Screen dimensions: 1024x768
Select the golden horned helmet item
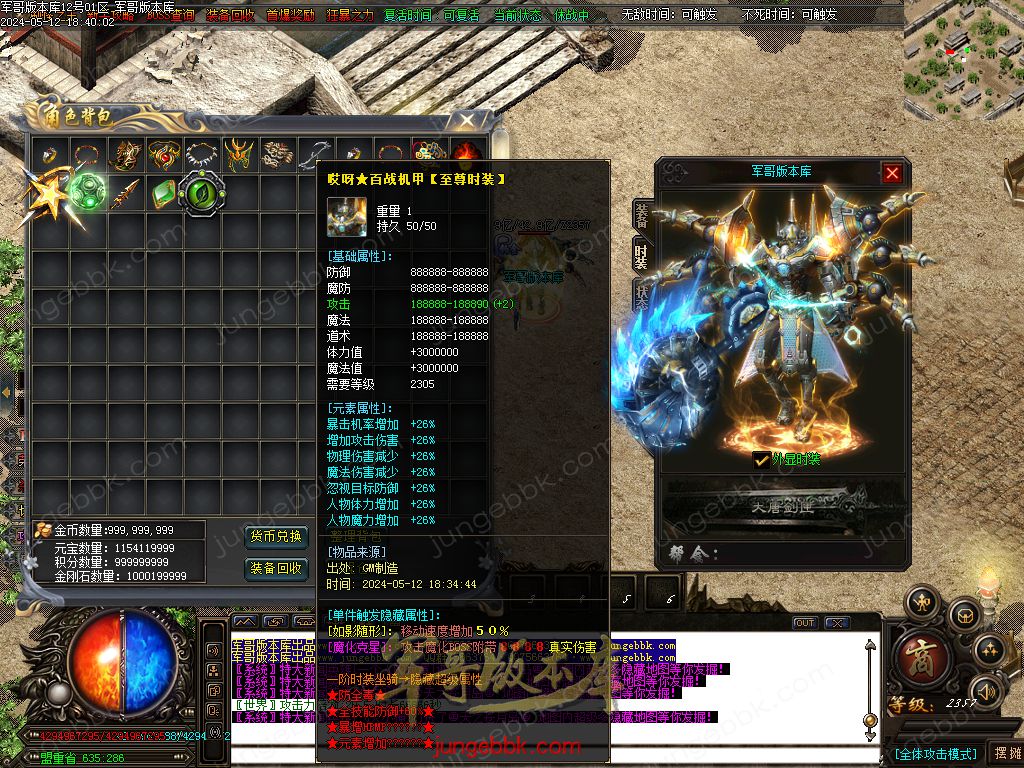click(x=238, y=154)
